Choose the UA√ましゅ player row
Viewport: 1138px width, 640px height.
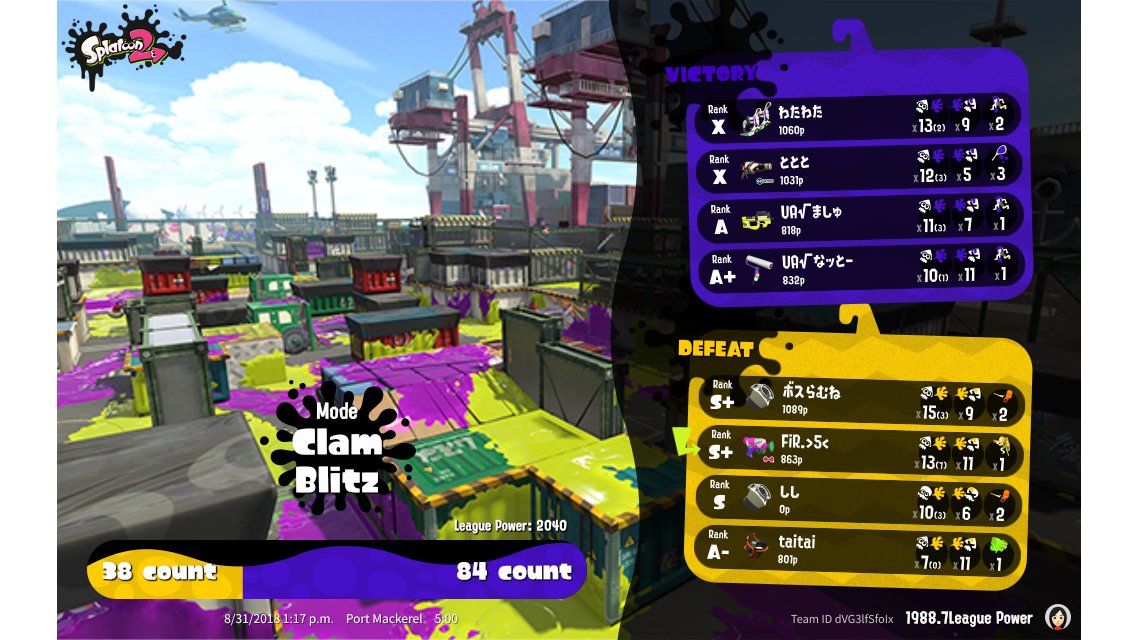tap(858, 218)
